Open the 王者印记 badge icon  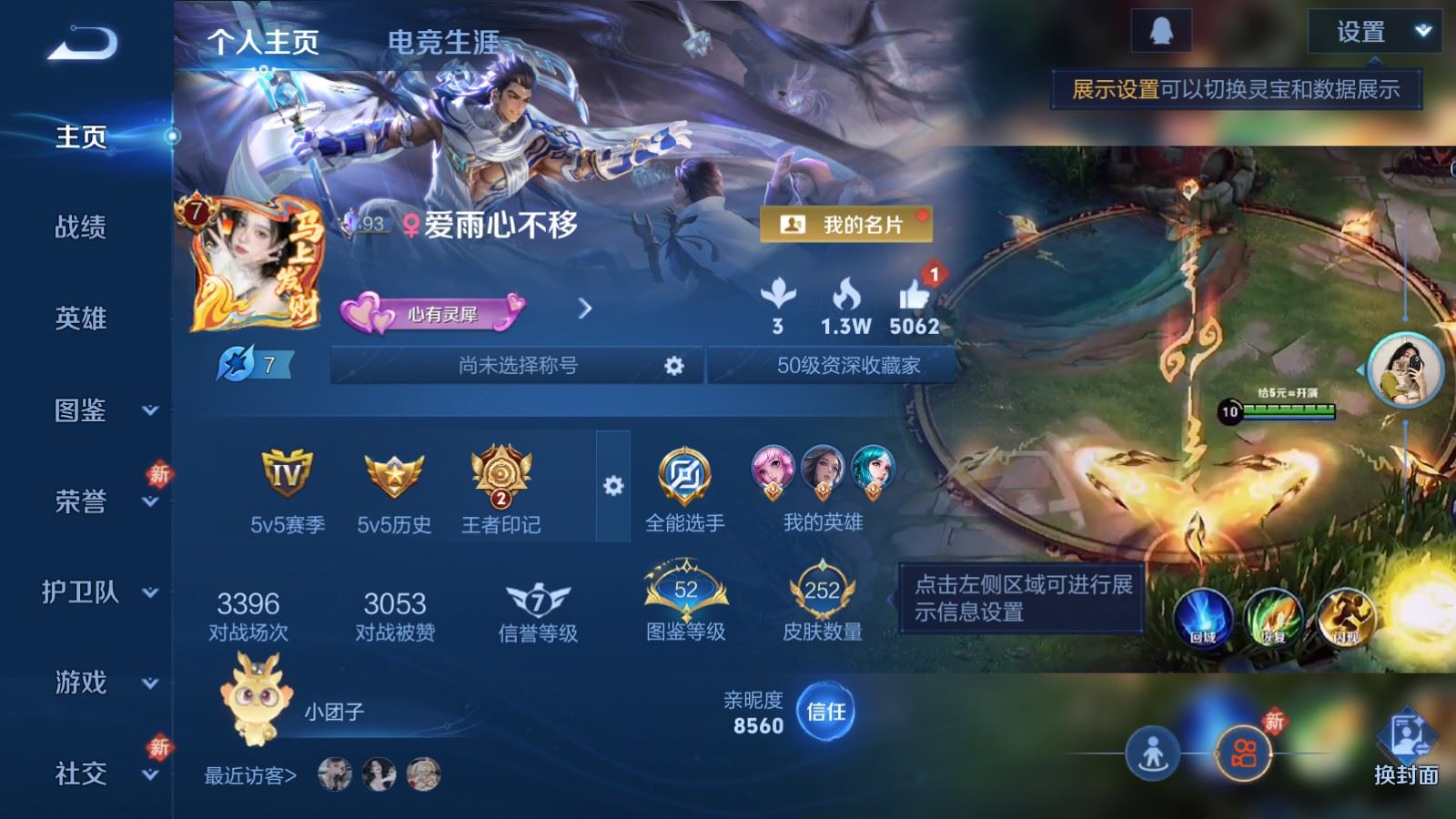500,478
